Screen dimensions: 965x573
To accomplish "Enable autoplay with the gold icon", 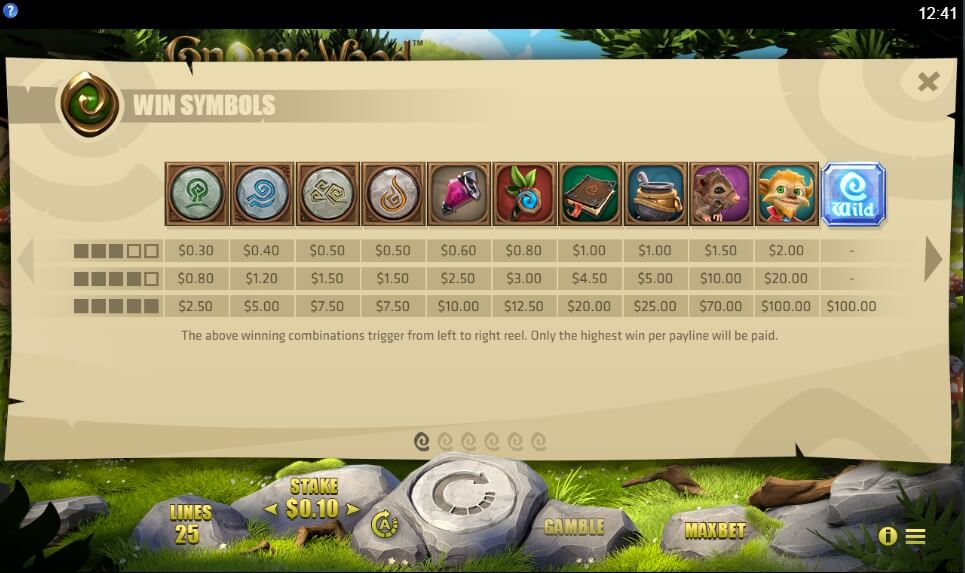I will (383, 523).
